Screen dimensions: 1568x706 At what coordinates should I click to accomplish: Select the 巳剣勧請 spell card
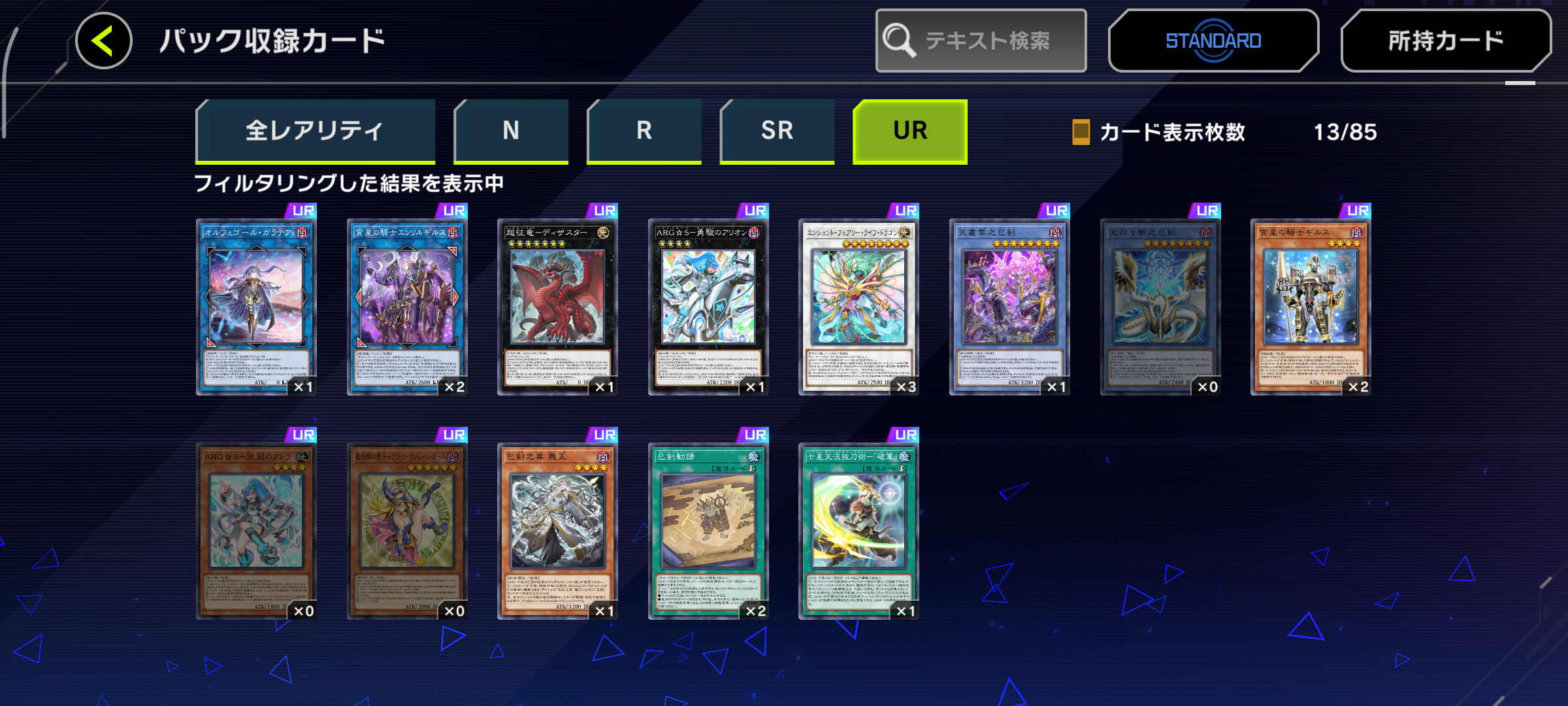[708, 530]
